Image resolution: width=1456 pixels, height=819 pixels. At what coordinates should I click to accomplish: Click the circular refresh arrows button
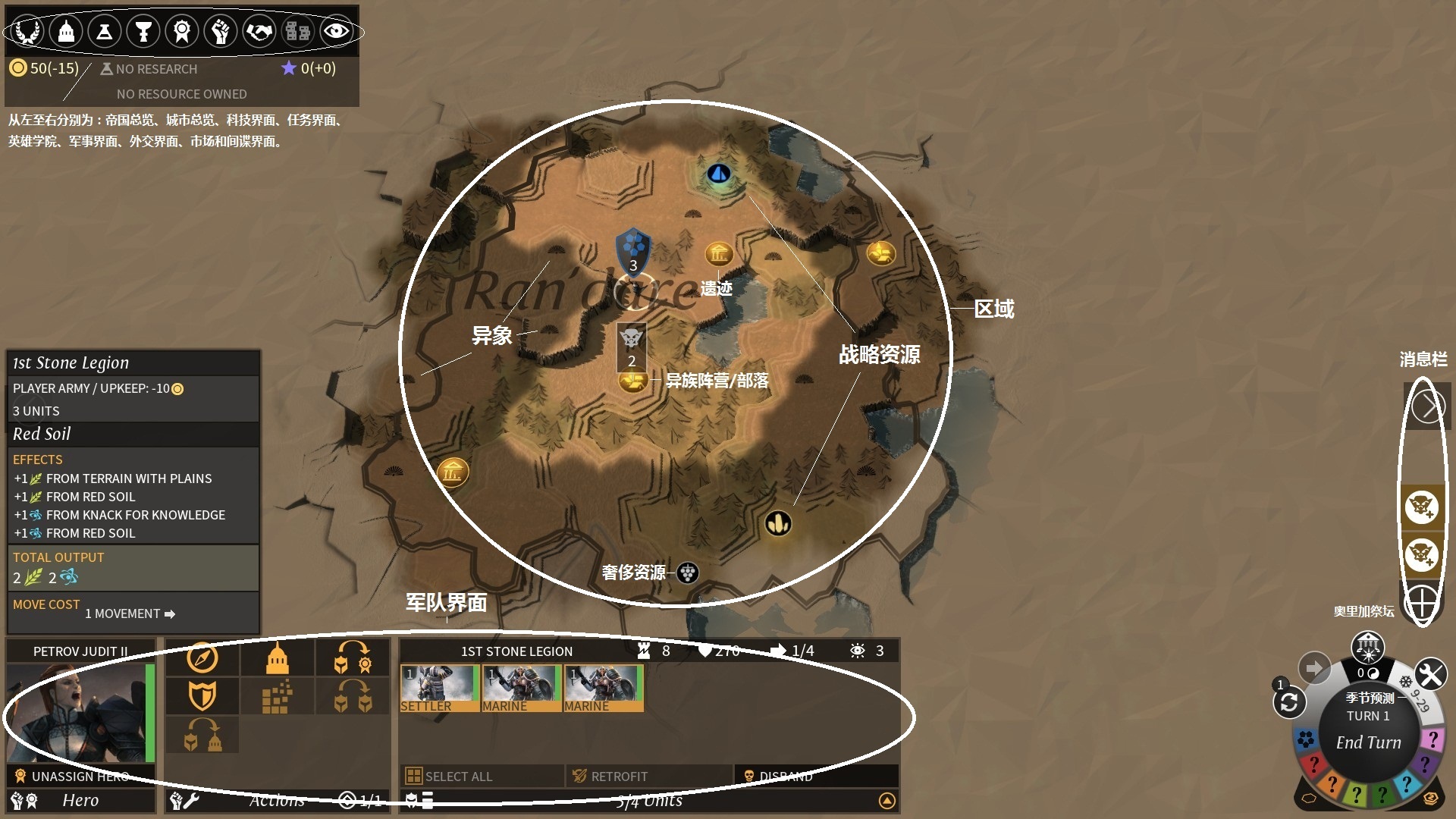pos(1288,703)
